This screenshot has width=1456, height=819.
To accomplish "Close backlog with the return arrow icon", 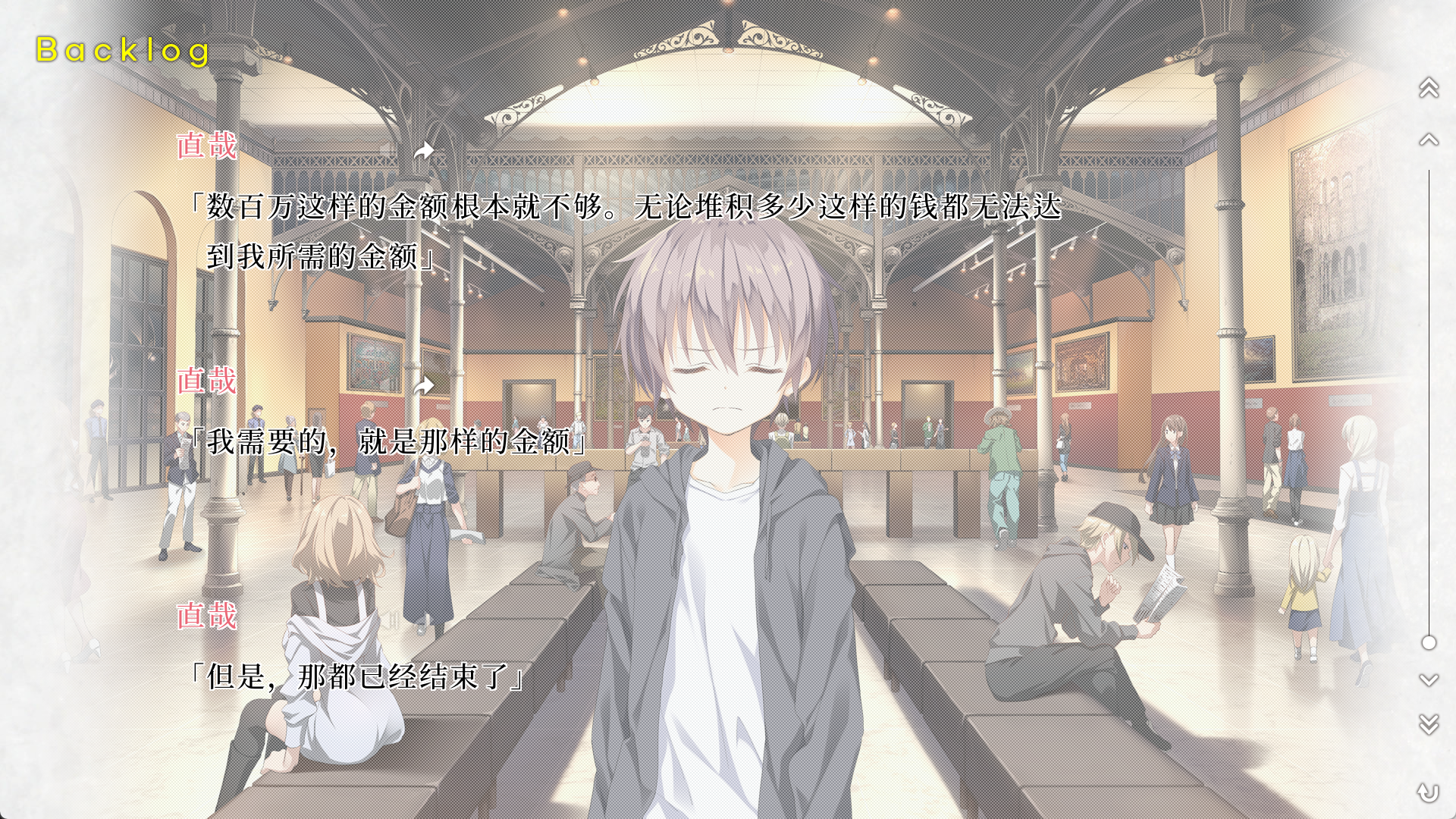I will pyautogui.click(x=1429, y=792).
